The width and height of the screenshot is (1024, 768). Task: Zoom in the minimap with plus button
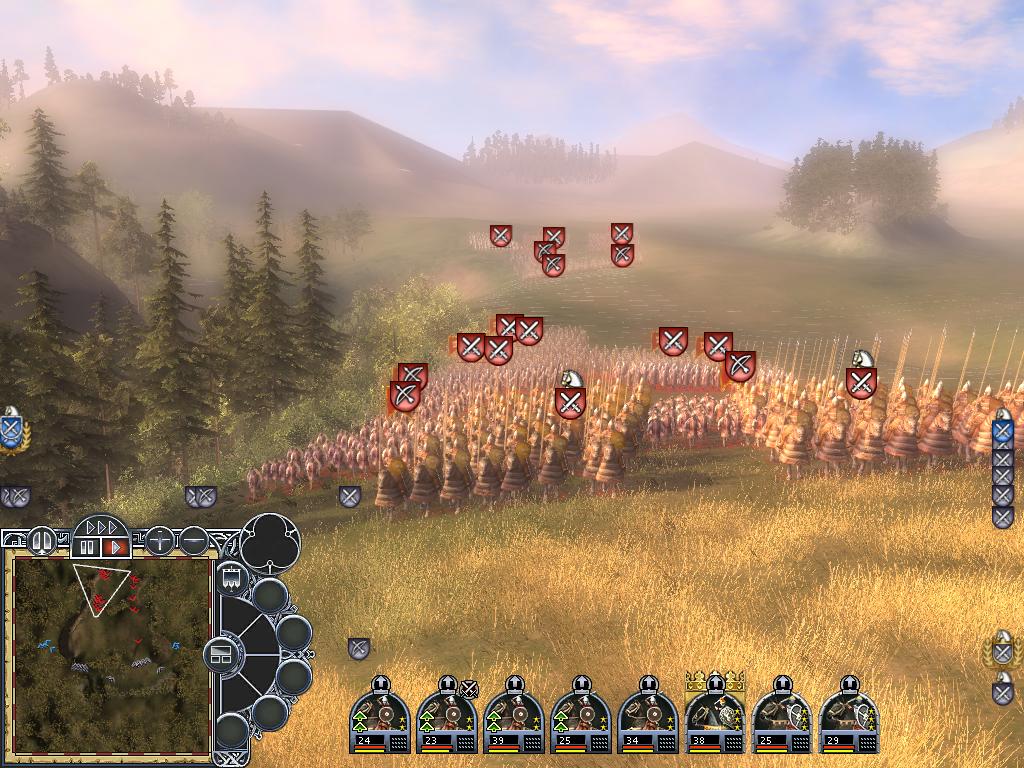click(159, 541)
